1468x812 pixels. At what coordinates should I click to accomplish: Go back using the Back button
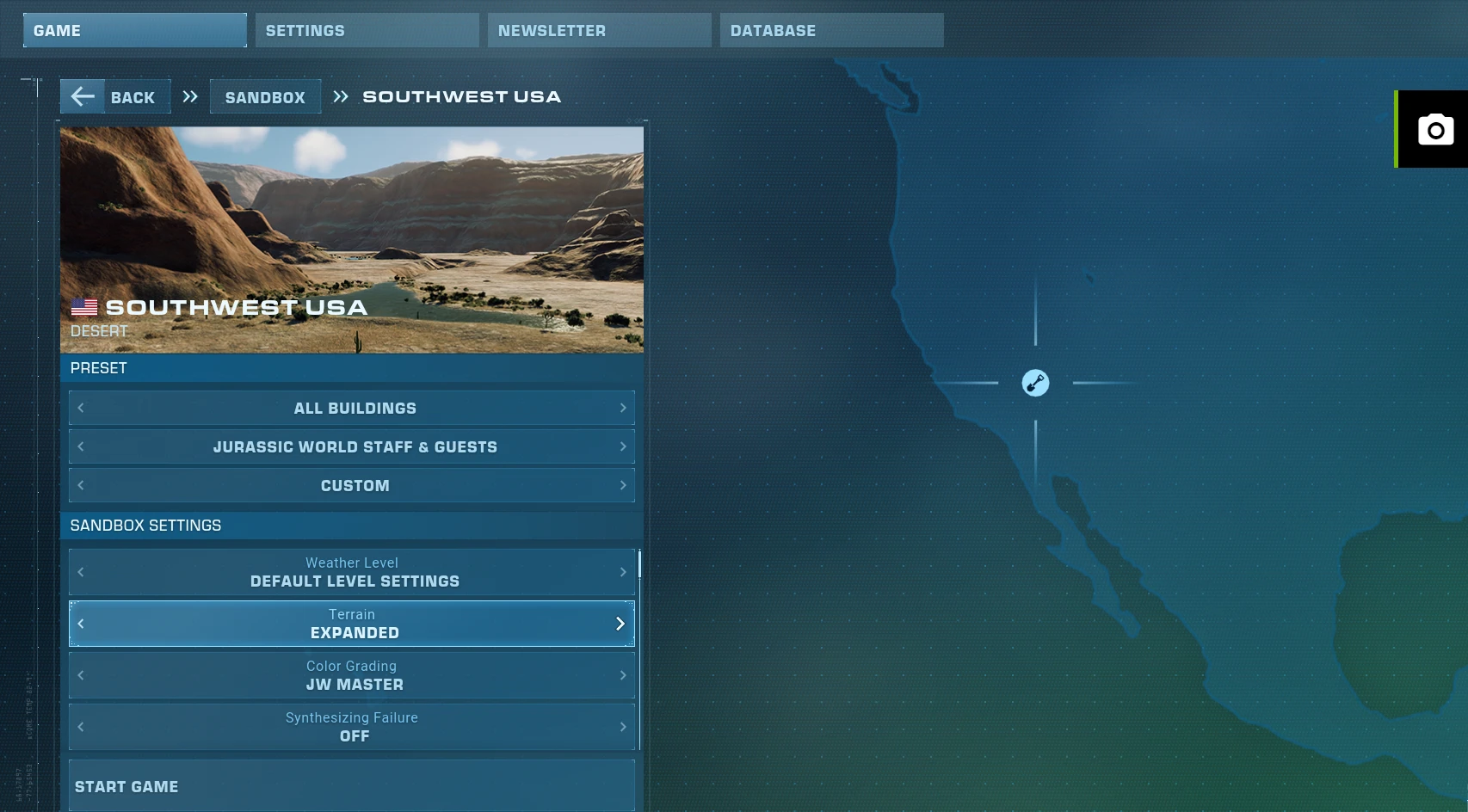[115, 96]
